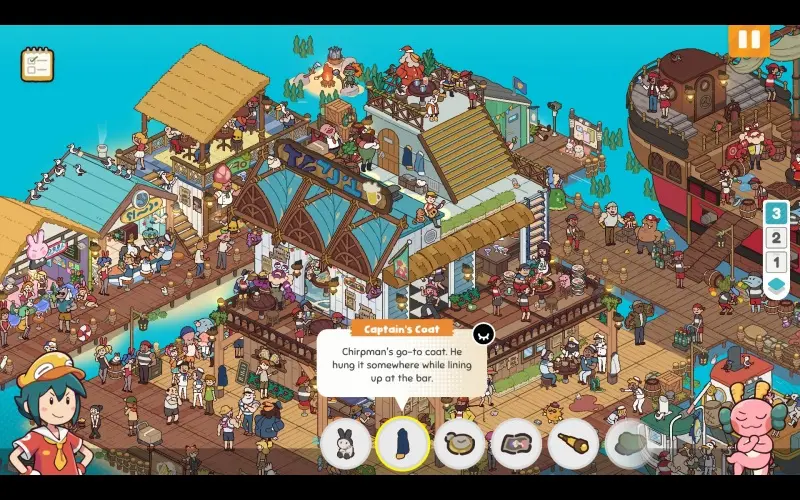Click the stacked layers icon
This screenshot has height=500, width=800.
point(776,287)
